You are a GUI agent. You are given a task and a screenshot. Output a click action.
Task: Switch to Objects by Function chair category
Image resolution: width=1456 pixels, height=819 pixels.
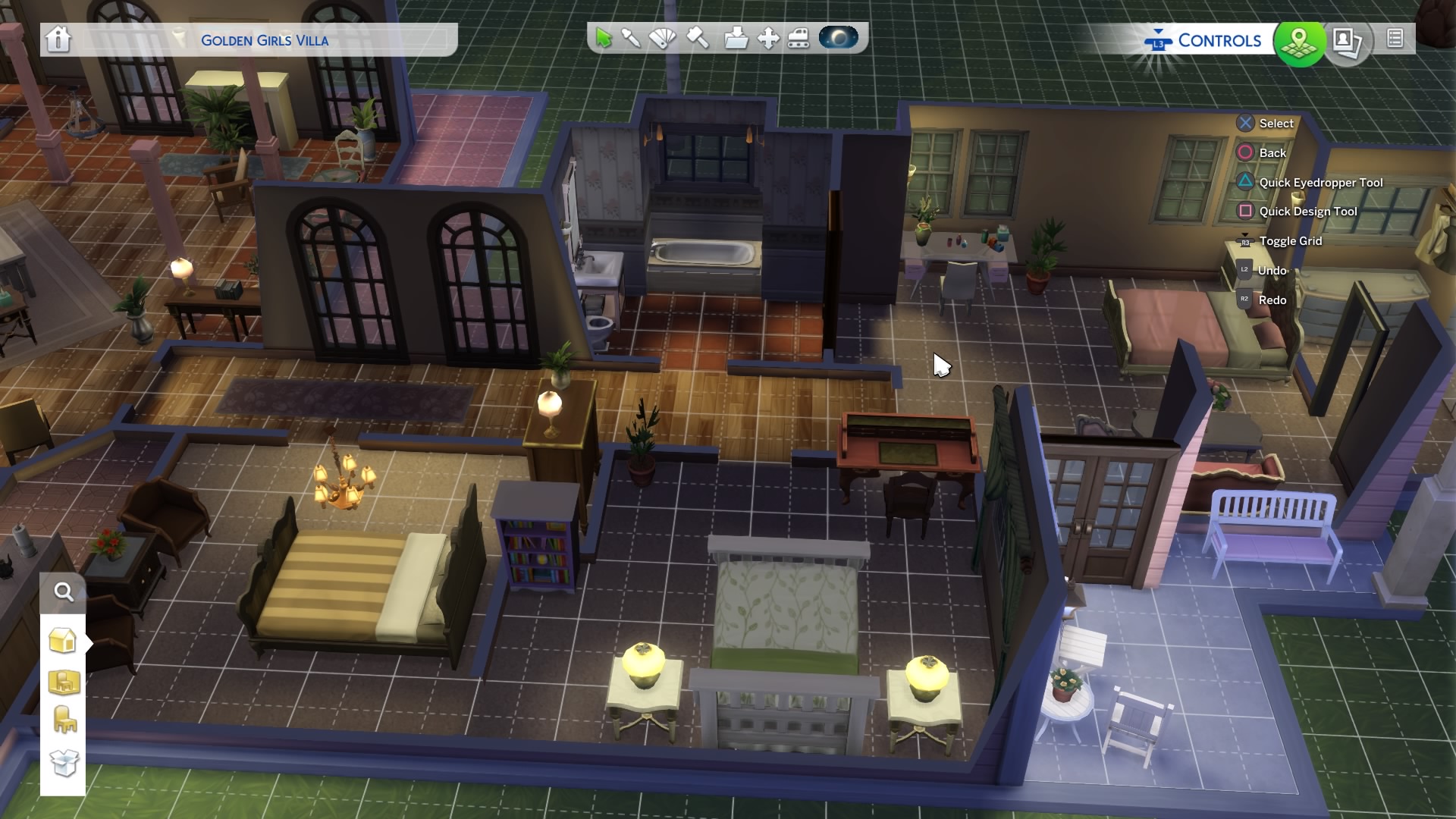click(64, 720)
